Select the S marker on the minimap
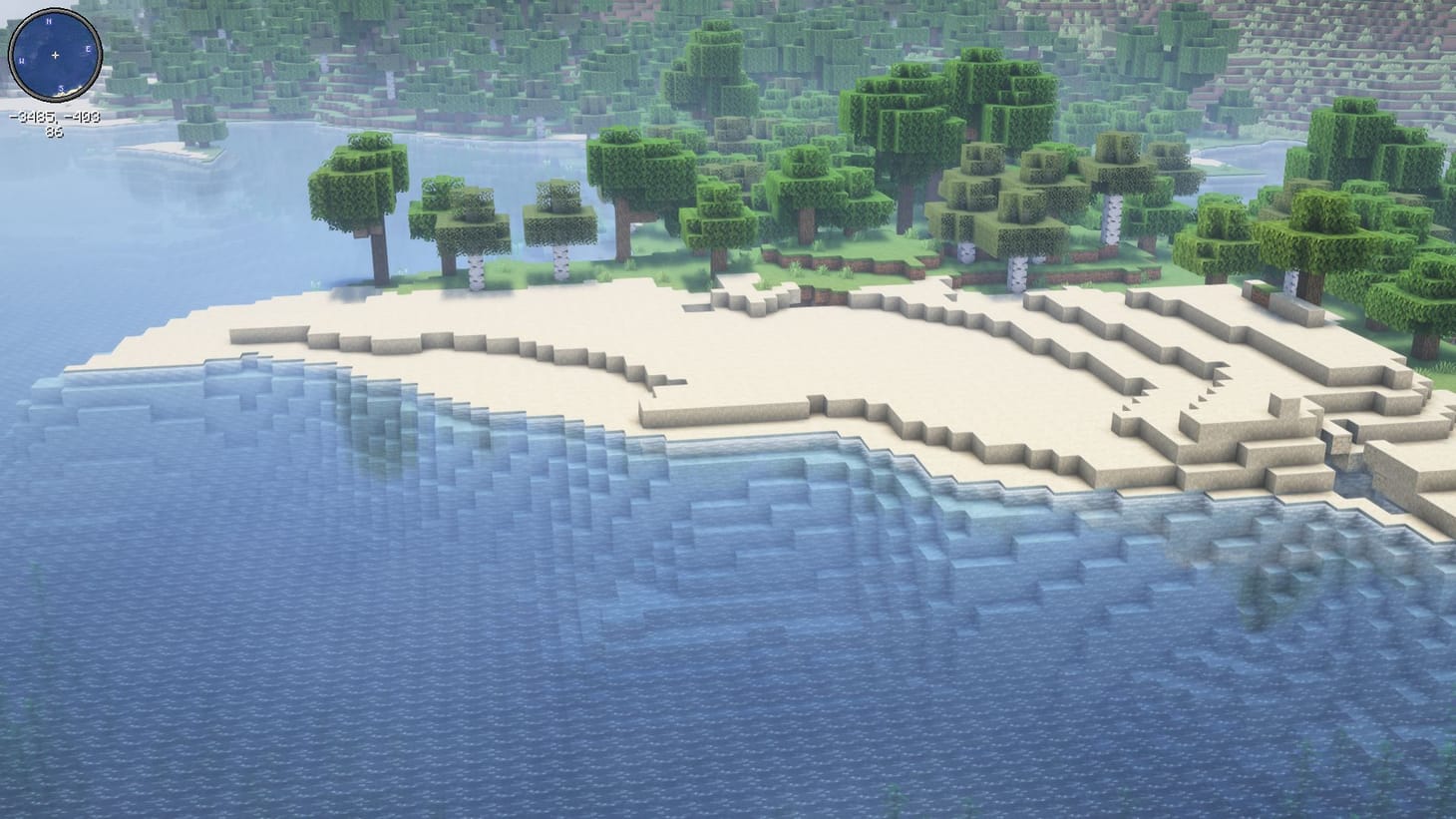 click(61, 89)
